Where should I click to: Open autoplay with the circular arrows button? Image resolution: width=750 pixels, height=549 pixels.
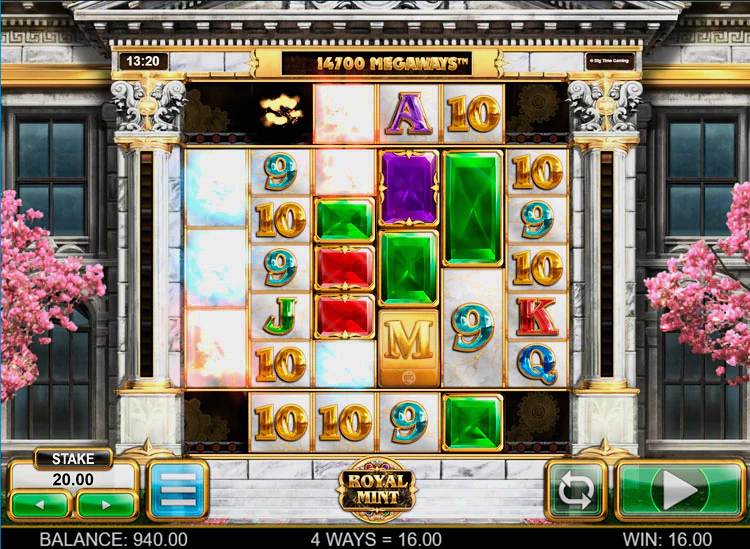pyautogui.click(x=576, y=490)
